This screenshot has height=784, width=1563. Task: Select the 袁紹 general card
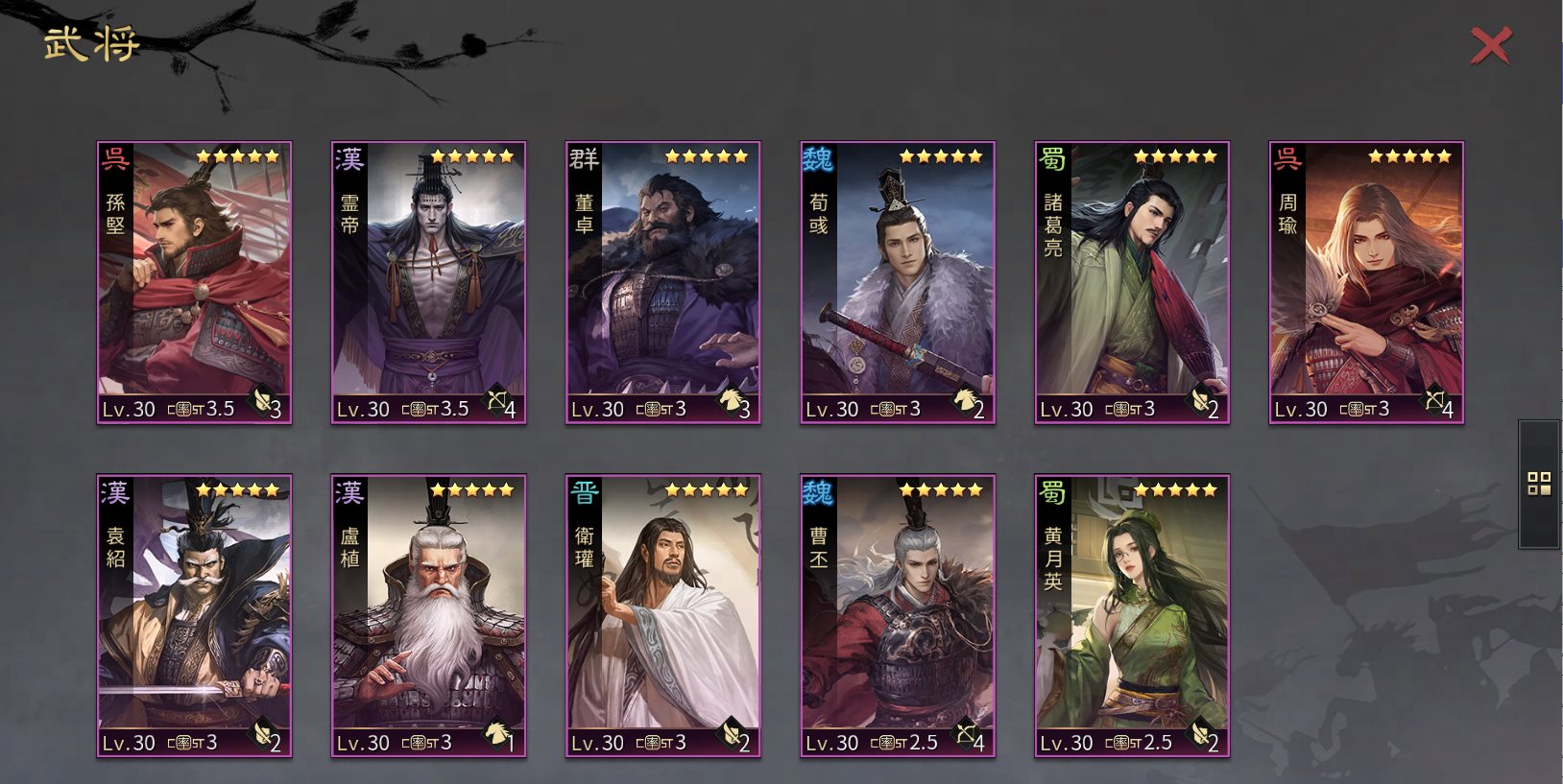194,615
